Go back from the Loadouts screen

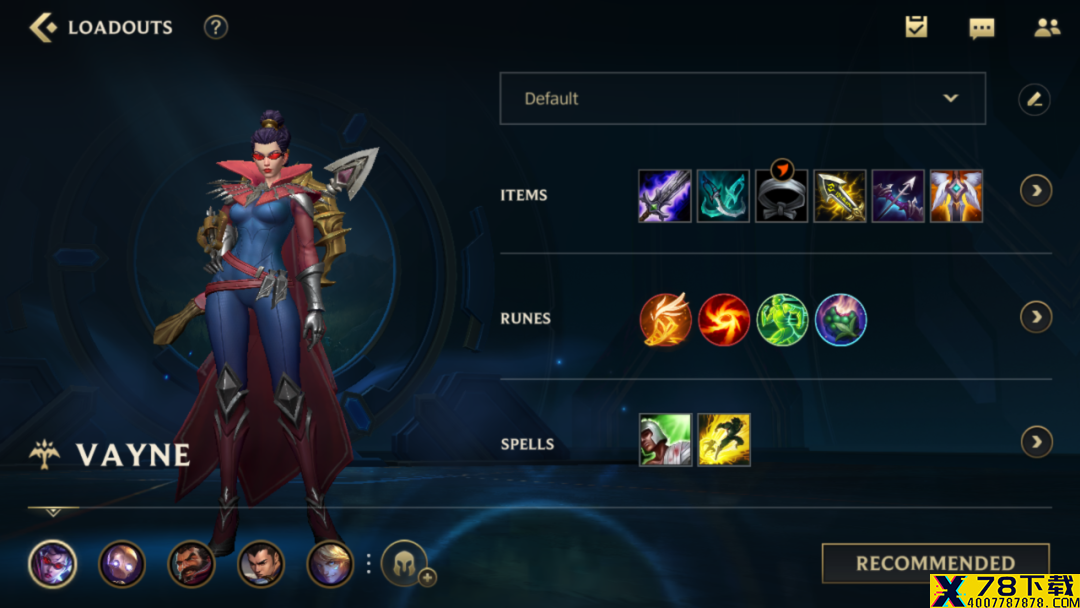[x=43, y=28]
